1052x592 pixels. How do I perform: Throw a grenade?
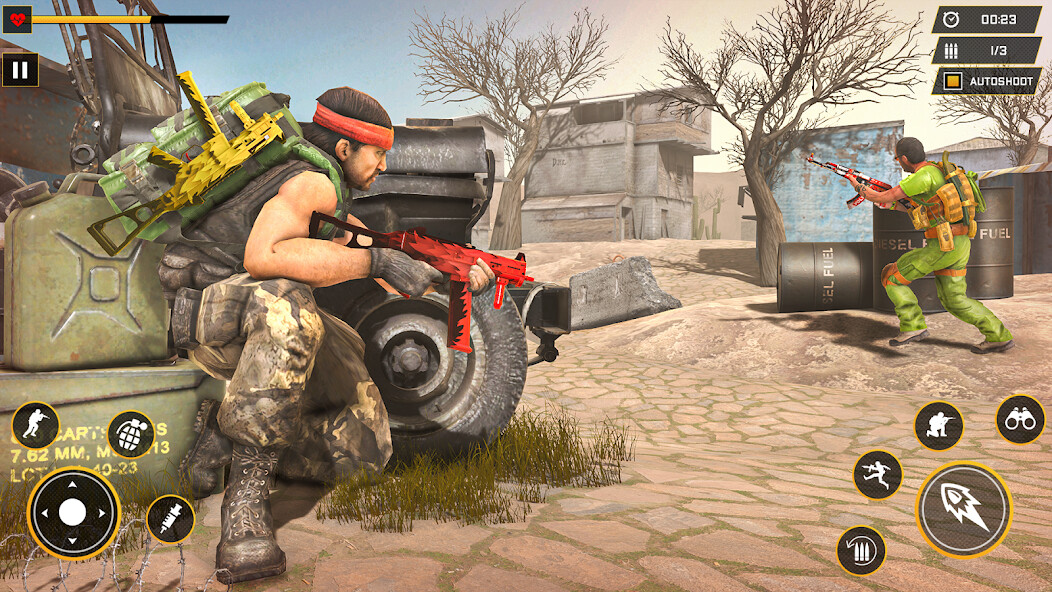[131, 435]
